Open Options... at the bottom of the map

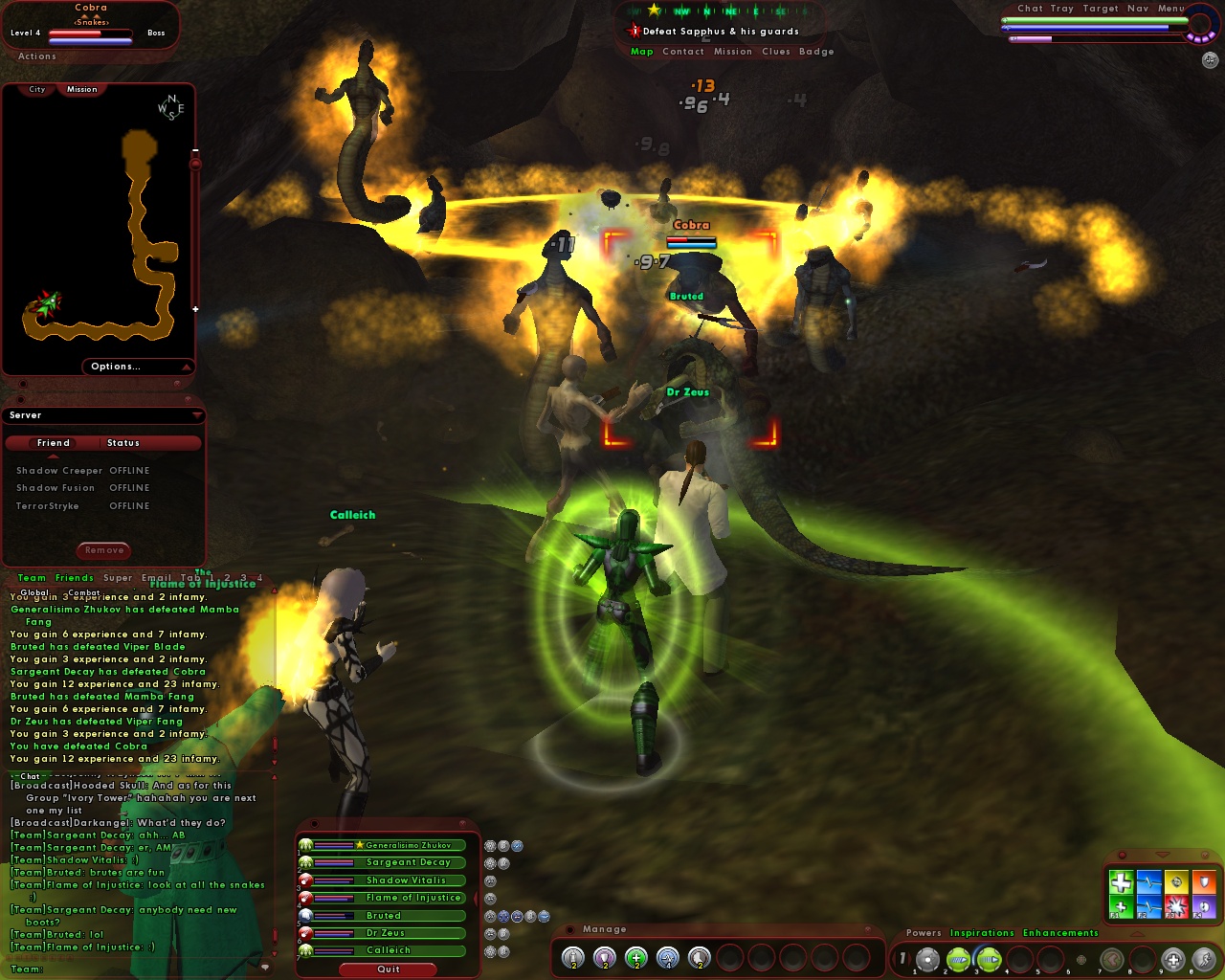(116, 366)
